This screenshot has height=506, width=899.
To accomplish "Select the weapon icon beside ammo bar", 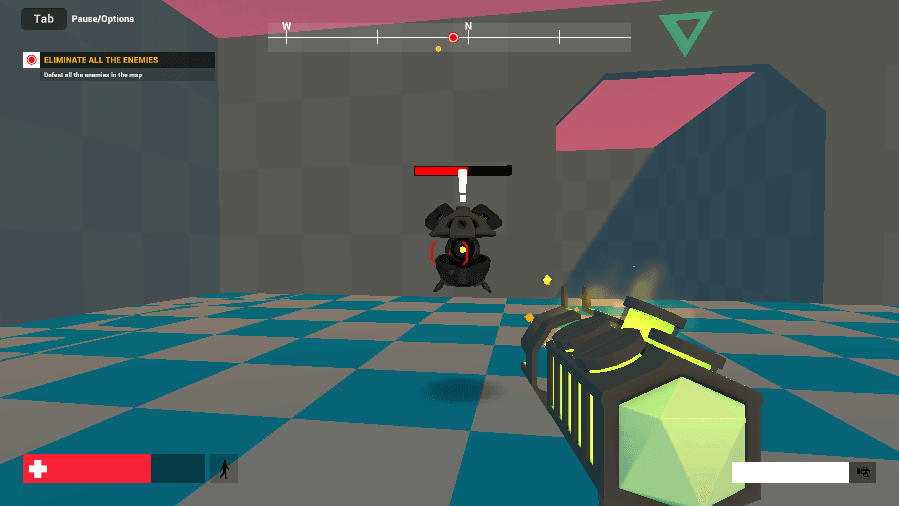I will pos(862,472).
